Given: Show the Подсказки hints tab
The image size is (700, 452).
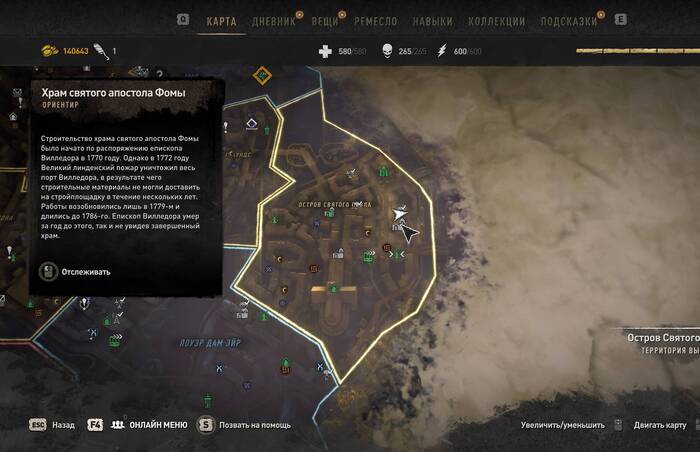Looking at the screenshot, I should point(568,21).
